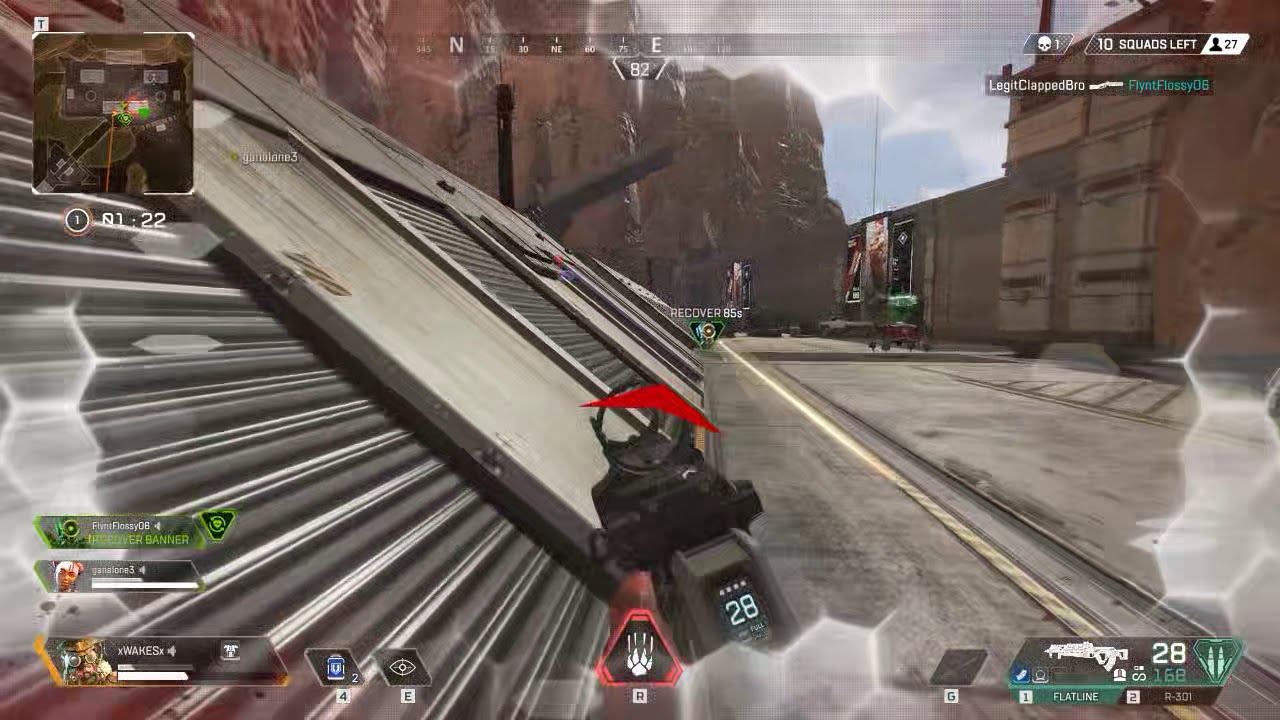Expand FlyntFlossy06's green banner emblem
Image resolution: width=1280 pixels, height=720 pixels.
click(218, 526)
